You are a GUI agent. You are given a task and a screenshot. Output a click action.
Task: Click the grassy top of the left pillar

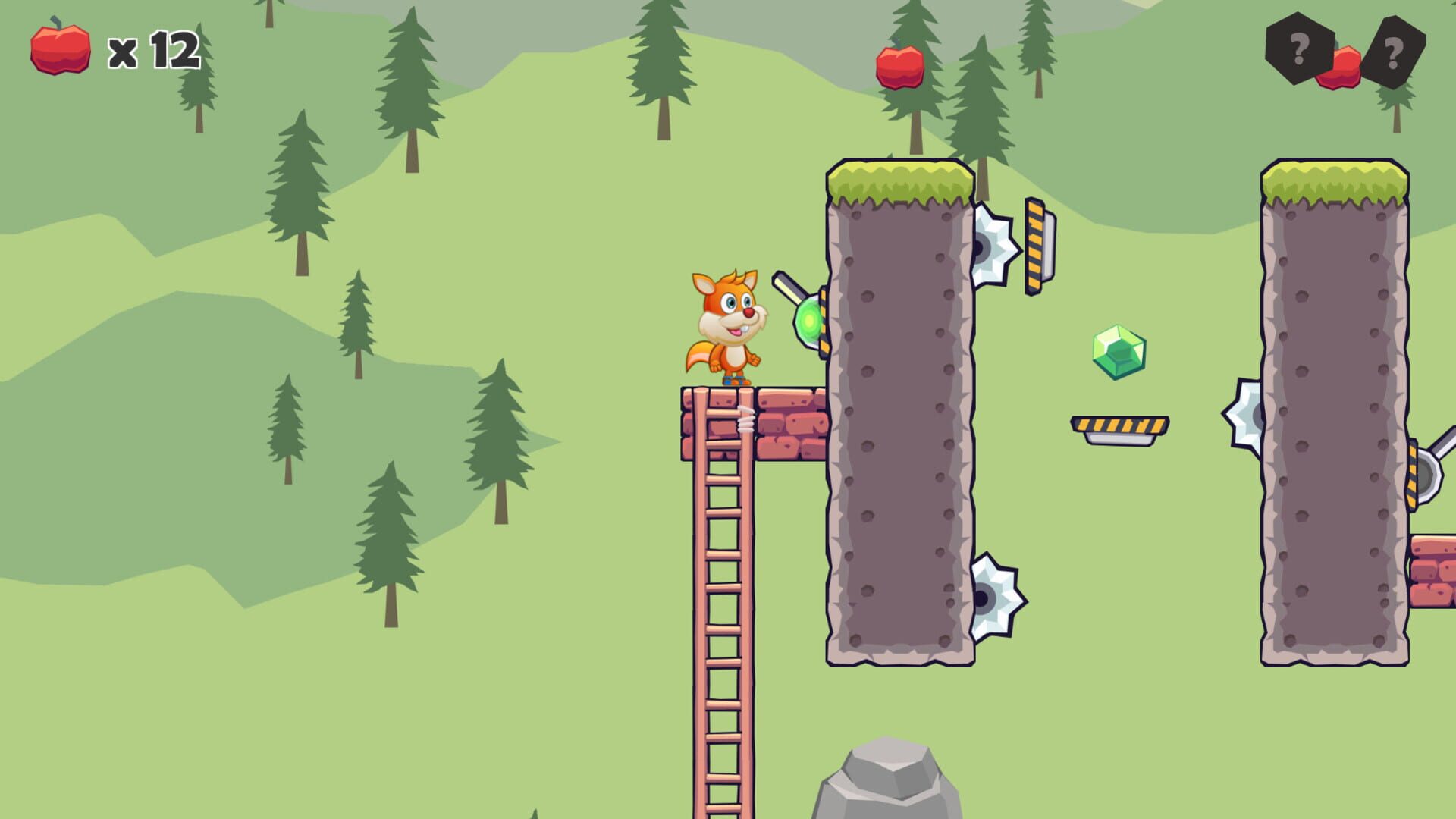(899, 178)
